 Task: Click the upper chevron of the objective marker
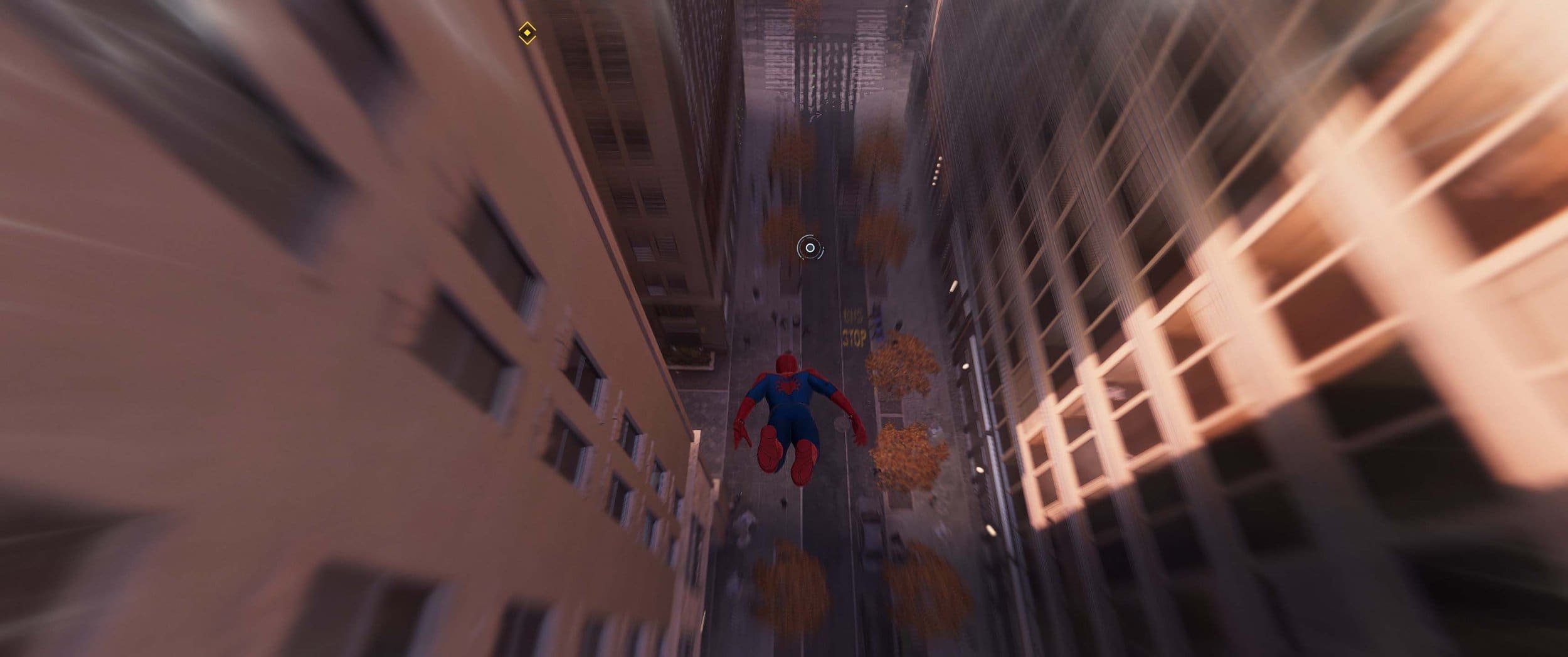[x=527, y=25]
